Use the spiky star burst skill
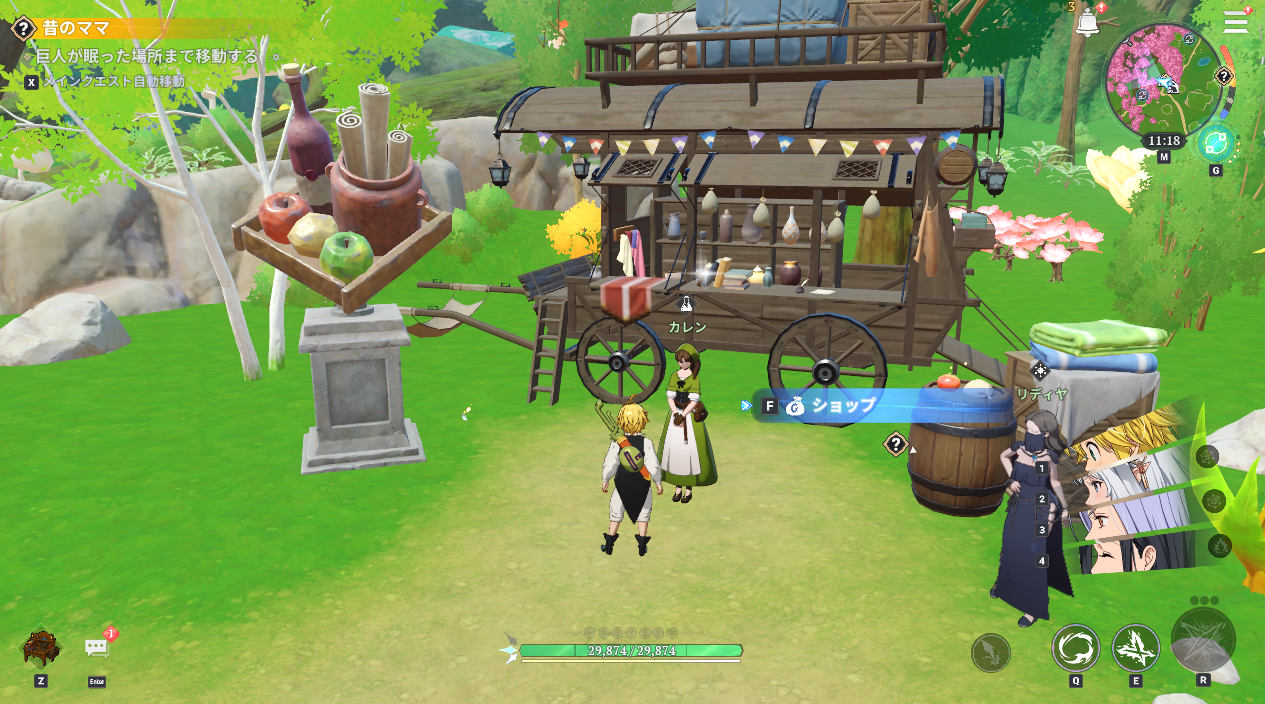This screenshot has height=704, width=1265. pyautogui.click(x=1135, y=647)
